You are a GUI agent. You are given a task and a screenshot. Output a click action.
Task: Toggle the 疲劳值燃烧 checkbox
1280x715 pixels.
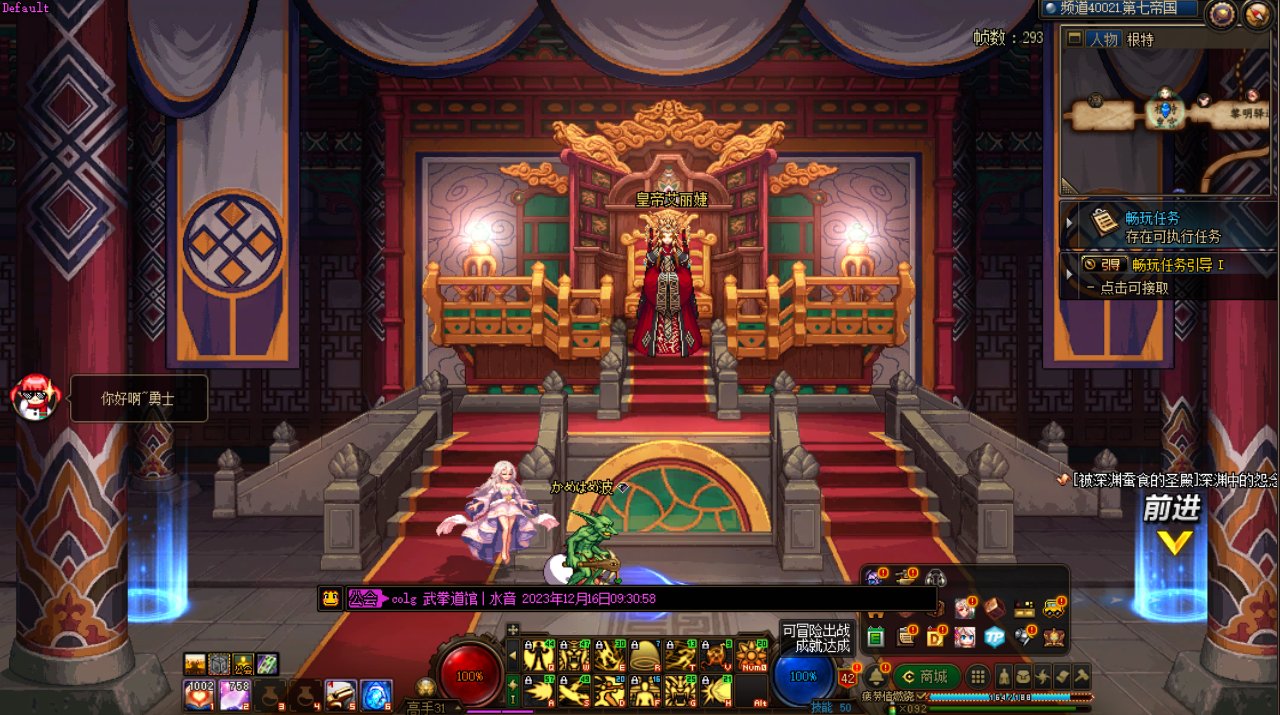923,697
